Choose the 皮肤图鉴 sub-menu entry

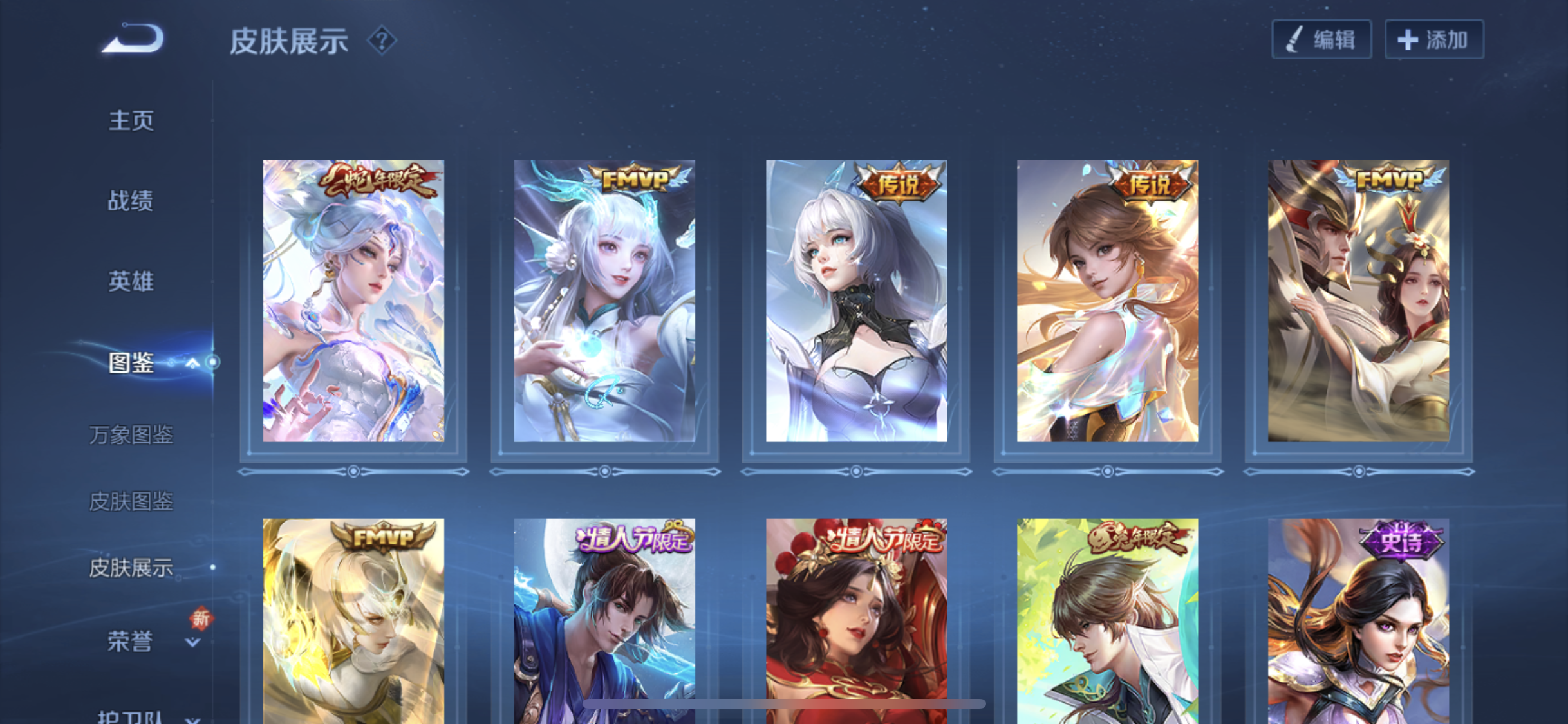pos(131,501)
